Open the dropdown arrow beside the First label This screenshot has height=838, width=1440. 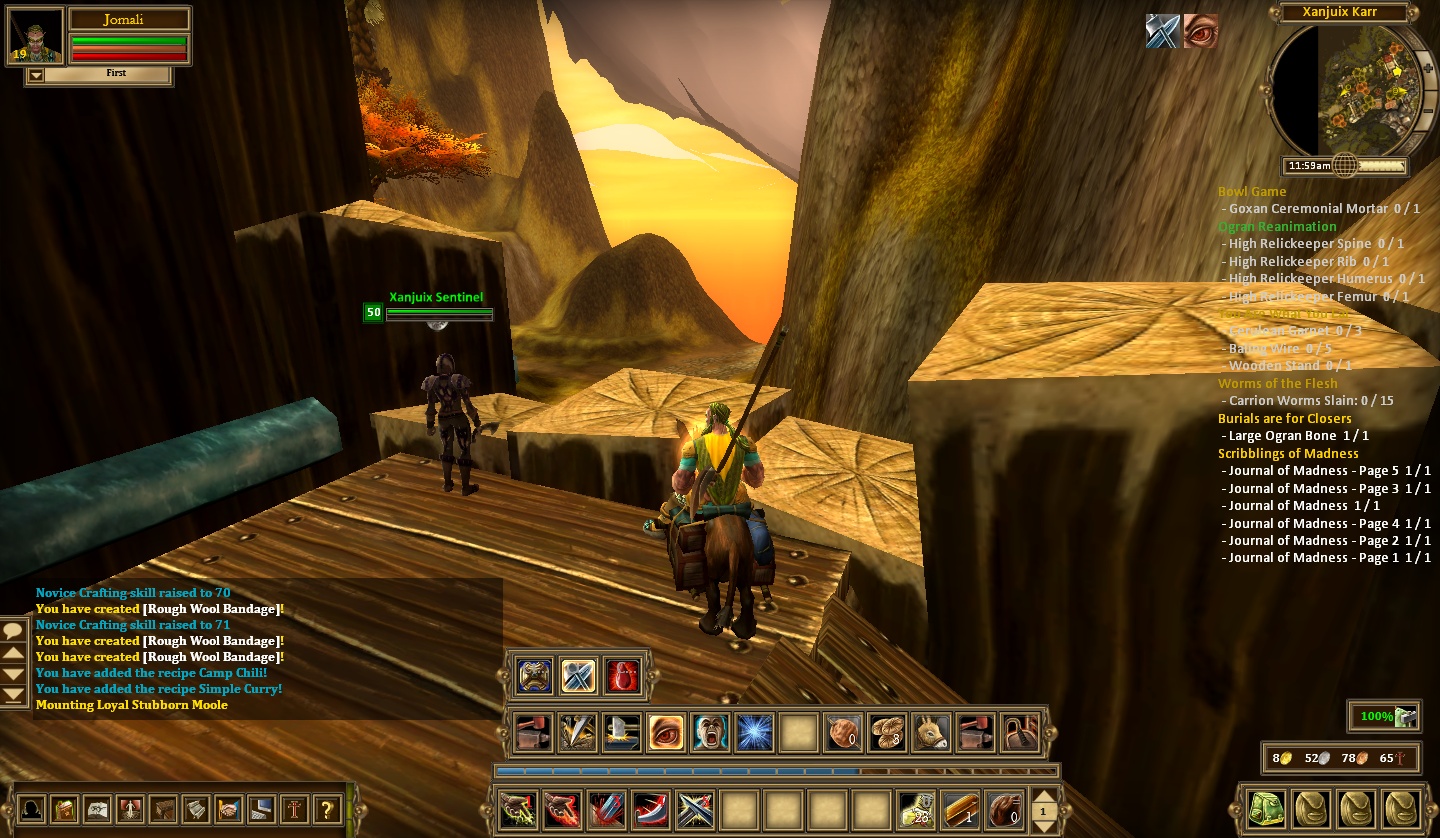(x=36, y=74)
